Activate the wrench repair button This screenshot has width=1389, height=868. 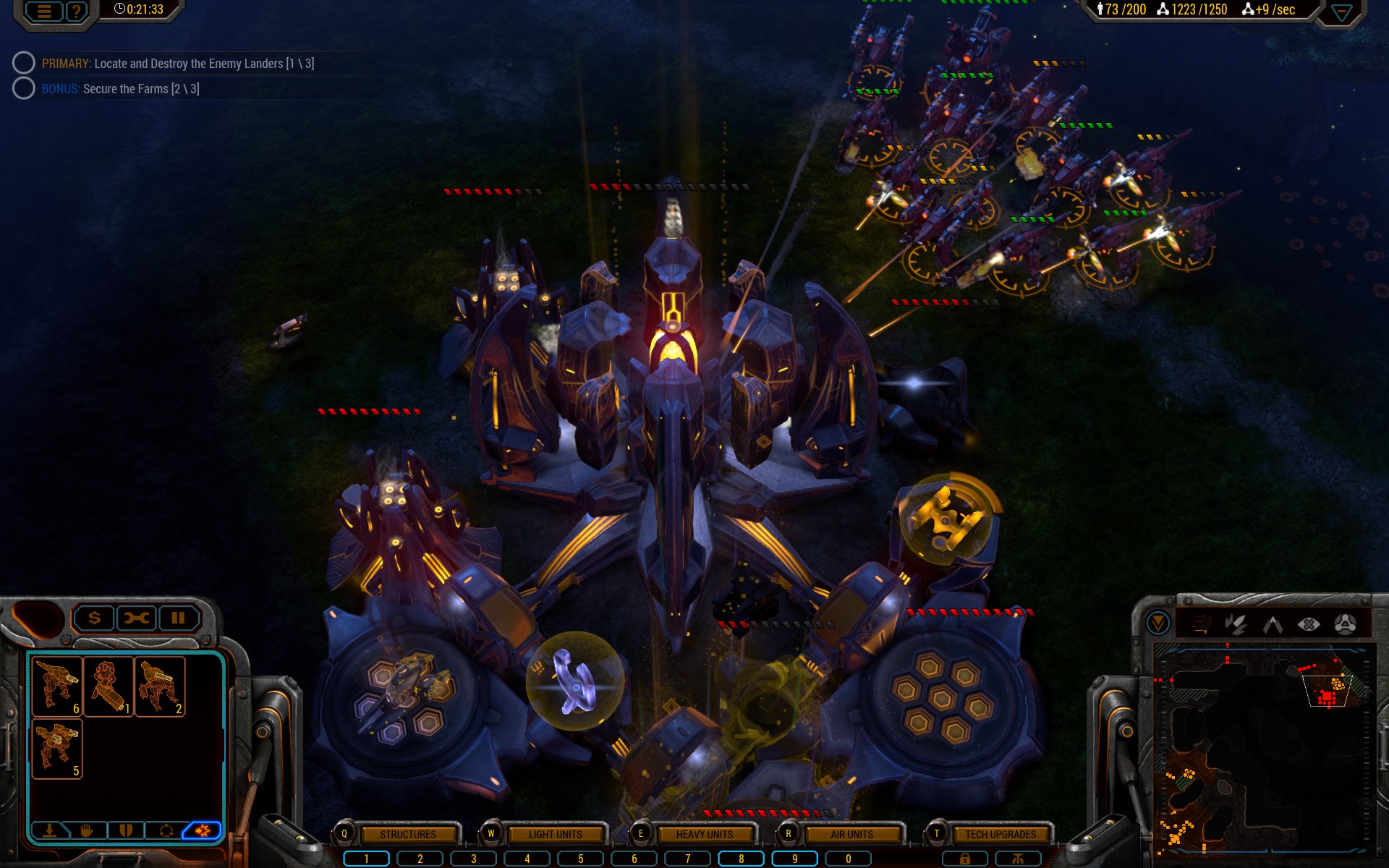coord(136,618)
